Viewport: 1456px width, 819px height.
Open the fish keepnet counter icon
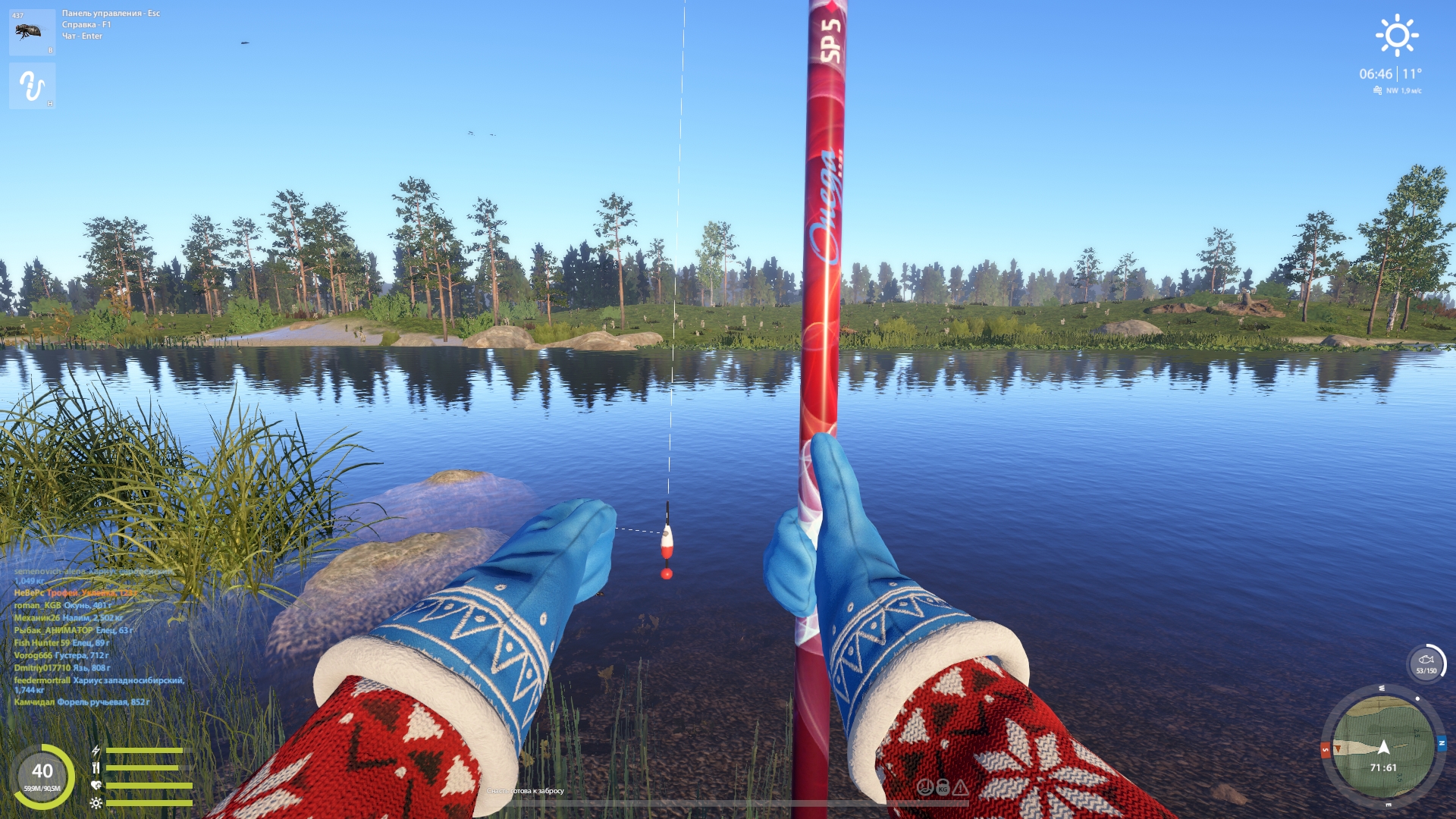(x=1426, y=664)
